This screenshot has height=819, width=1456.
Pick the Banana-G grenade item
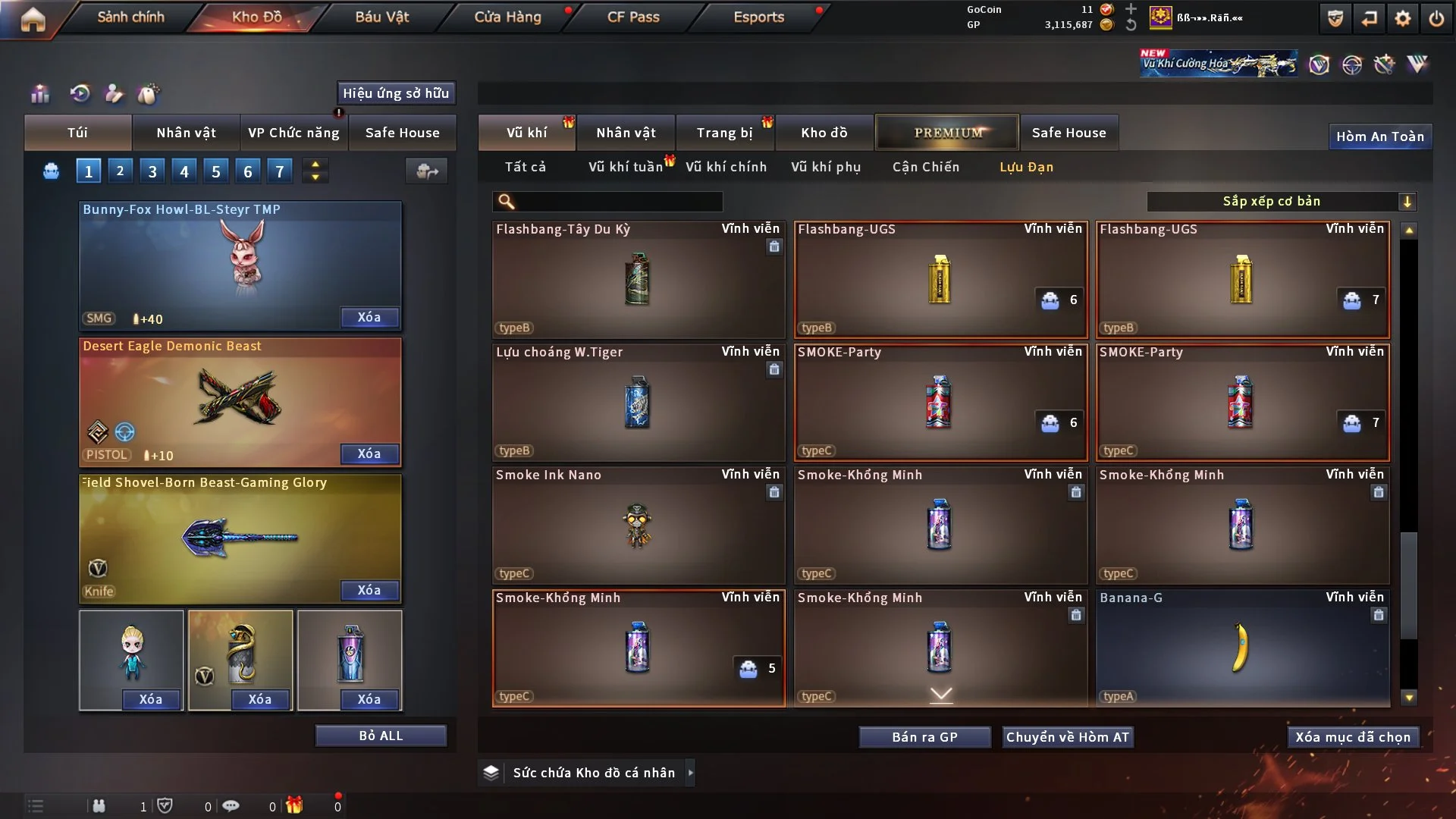click(x=1242, y=648)
